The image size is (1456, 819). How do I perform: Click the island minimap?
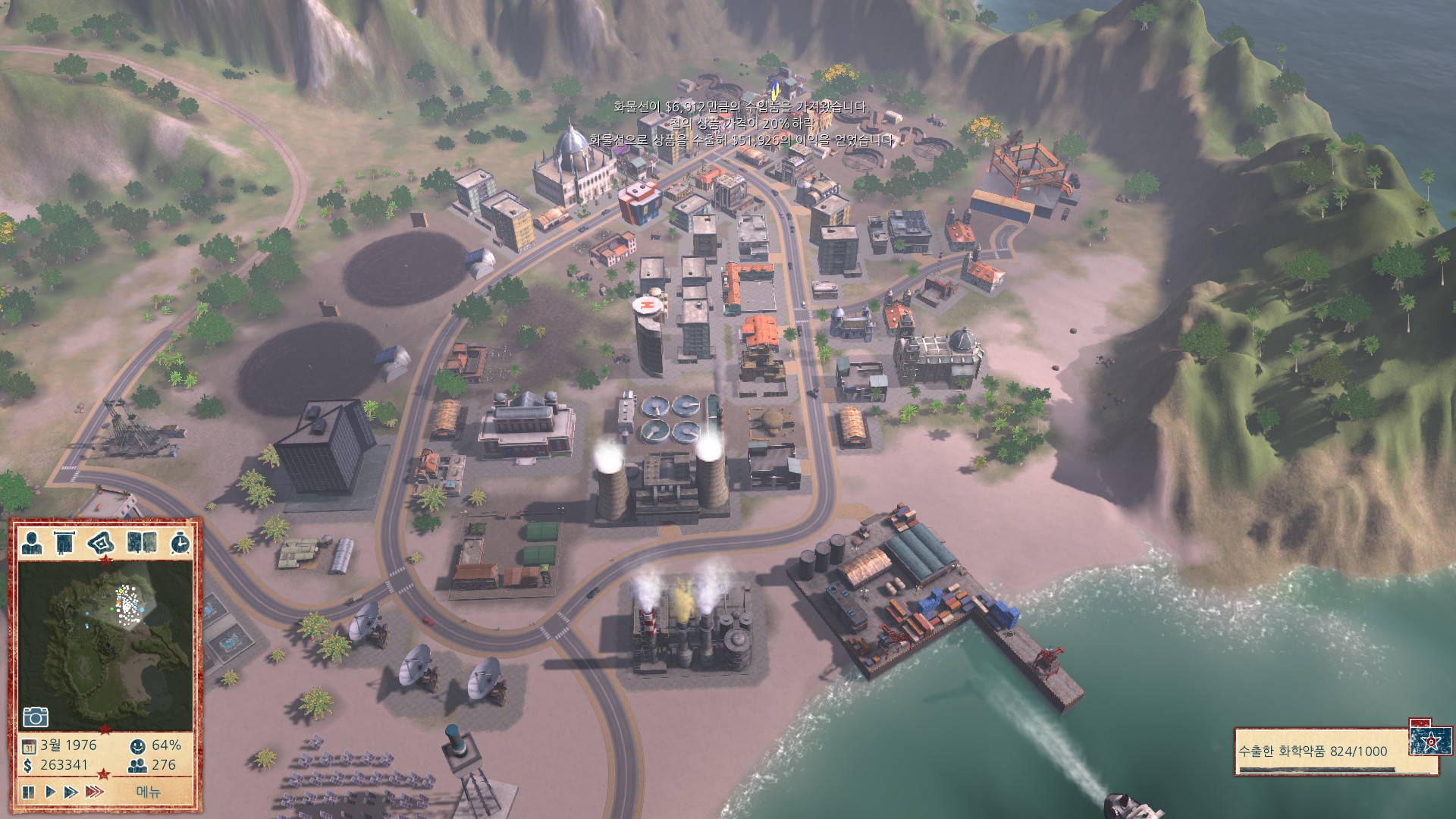105,645
